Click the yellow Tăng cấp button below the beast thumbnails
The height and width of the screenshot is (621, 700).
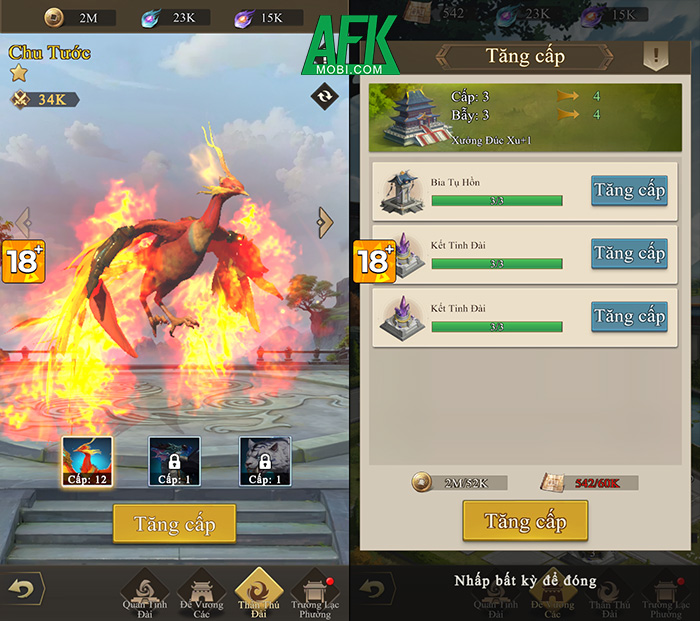coord(175,524)
